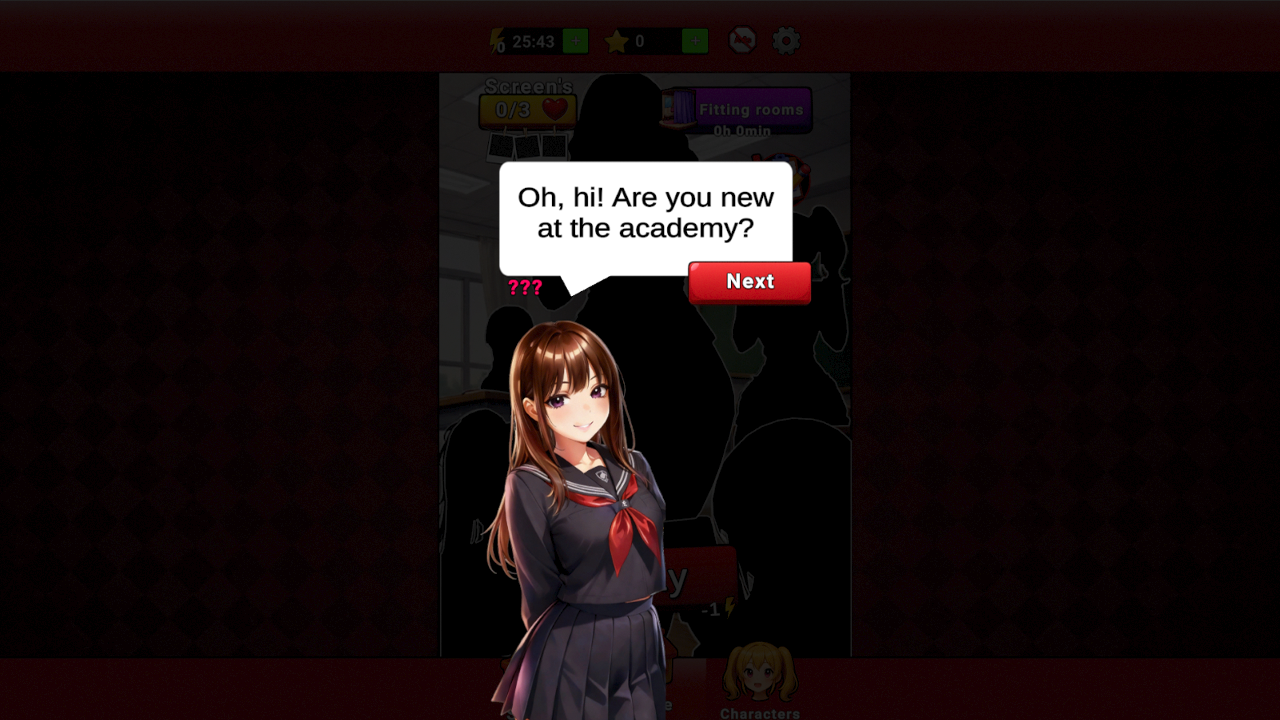The width and height of the screenshot is (1280, 720).
Task: Add energy with the green plus button
Action: point(574,41)
